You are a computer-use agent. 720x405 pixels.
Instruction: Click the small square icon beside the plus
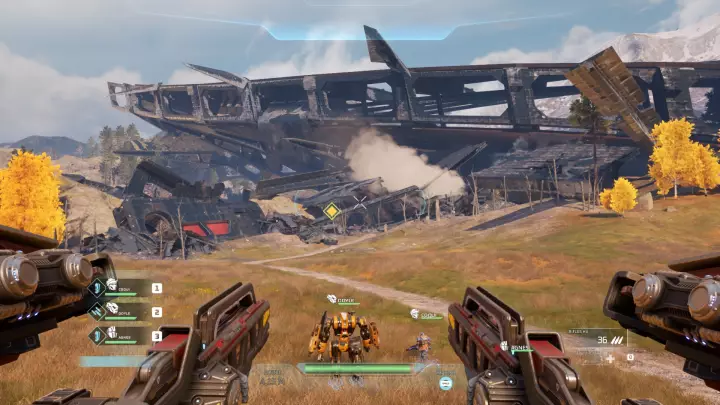(x=630, y=357)
